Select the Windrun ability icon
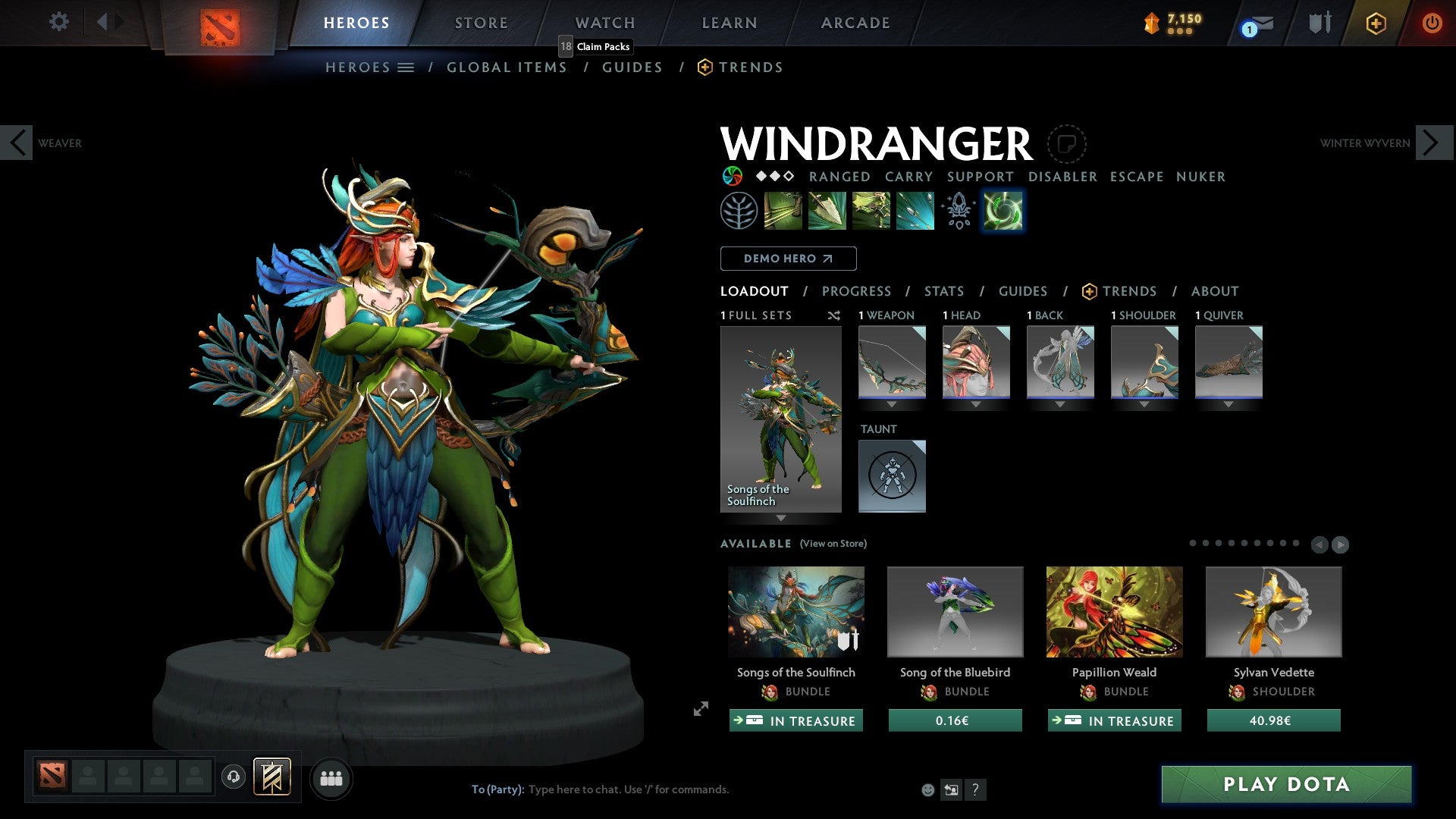The width and height of the screenshot is (1456, 819). pyautogui.click(x=872, y=210)
